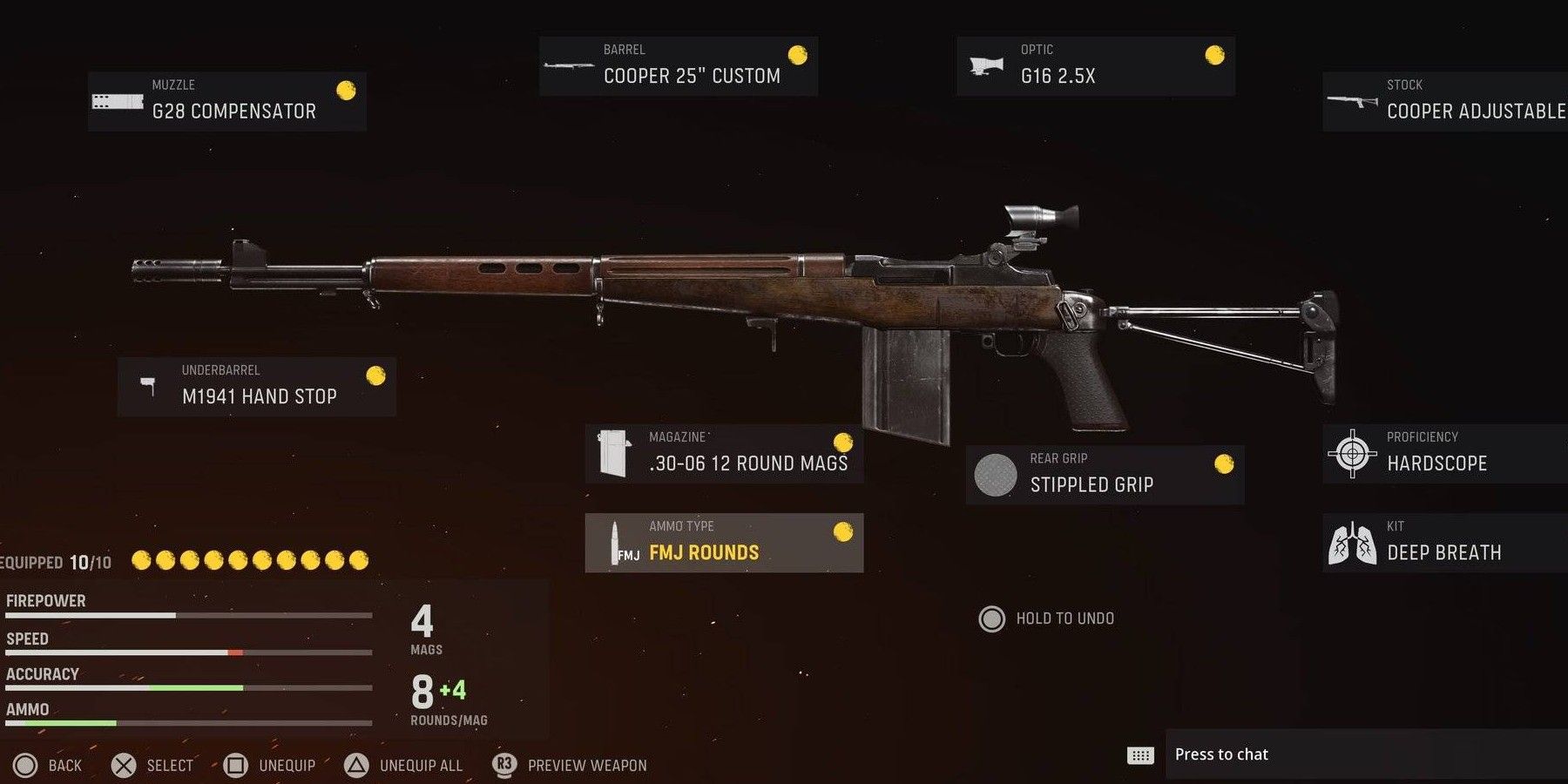Click the Stippled Grip circular icon
This screenshot has height=784, width=1568.
[x=995, y=476]
